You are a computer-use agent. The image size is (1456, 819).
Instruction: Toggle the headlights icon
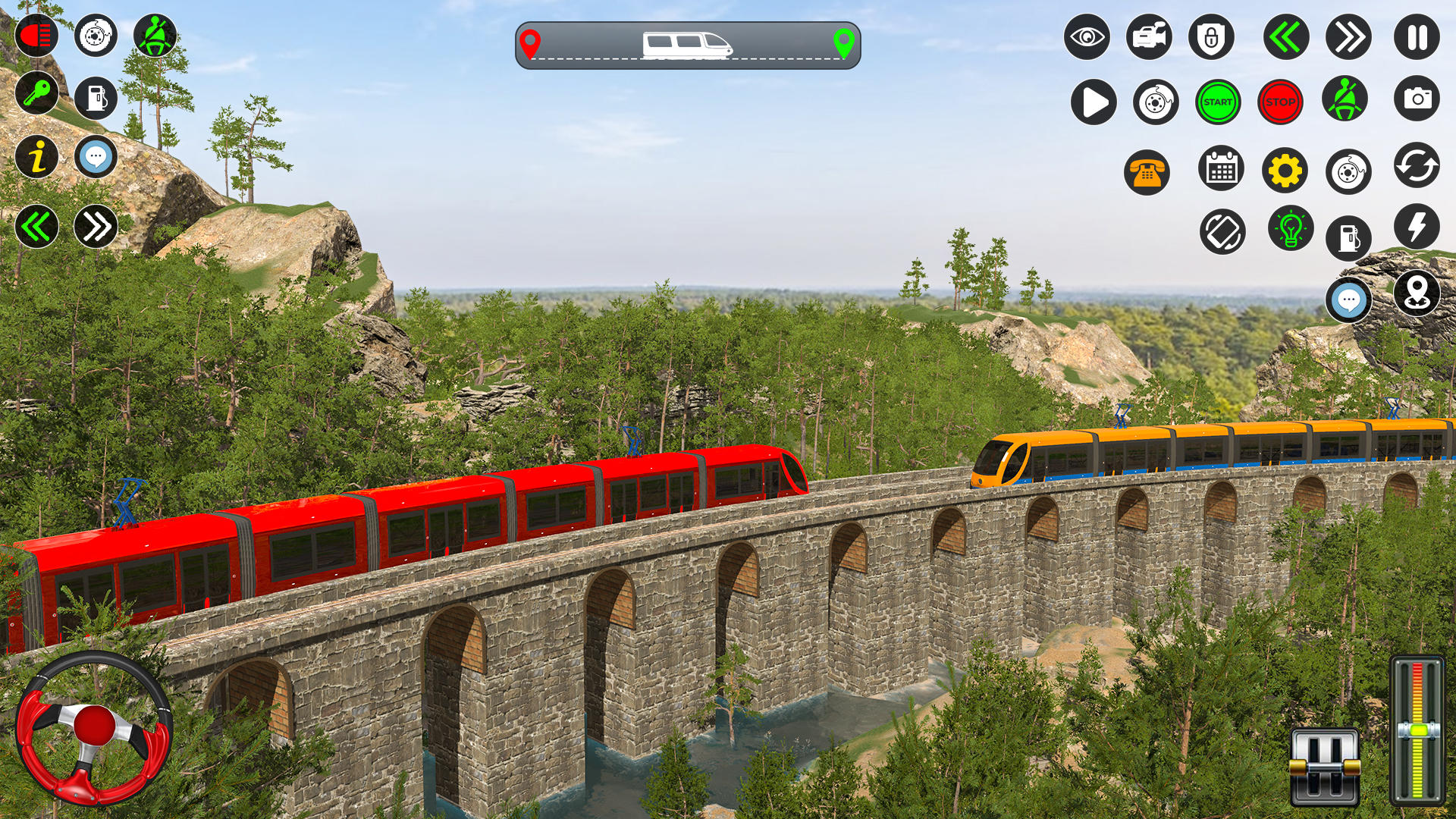coord(37,34)
